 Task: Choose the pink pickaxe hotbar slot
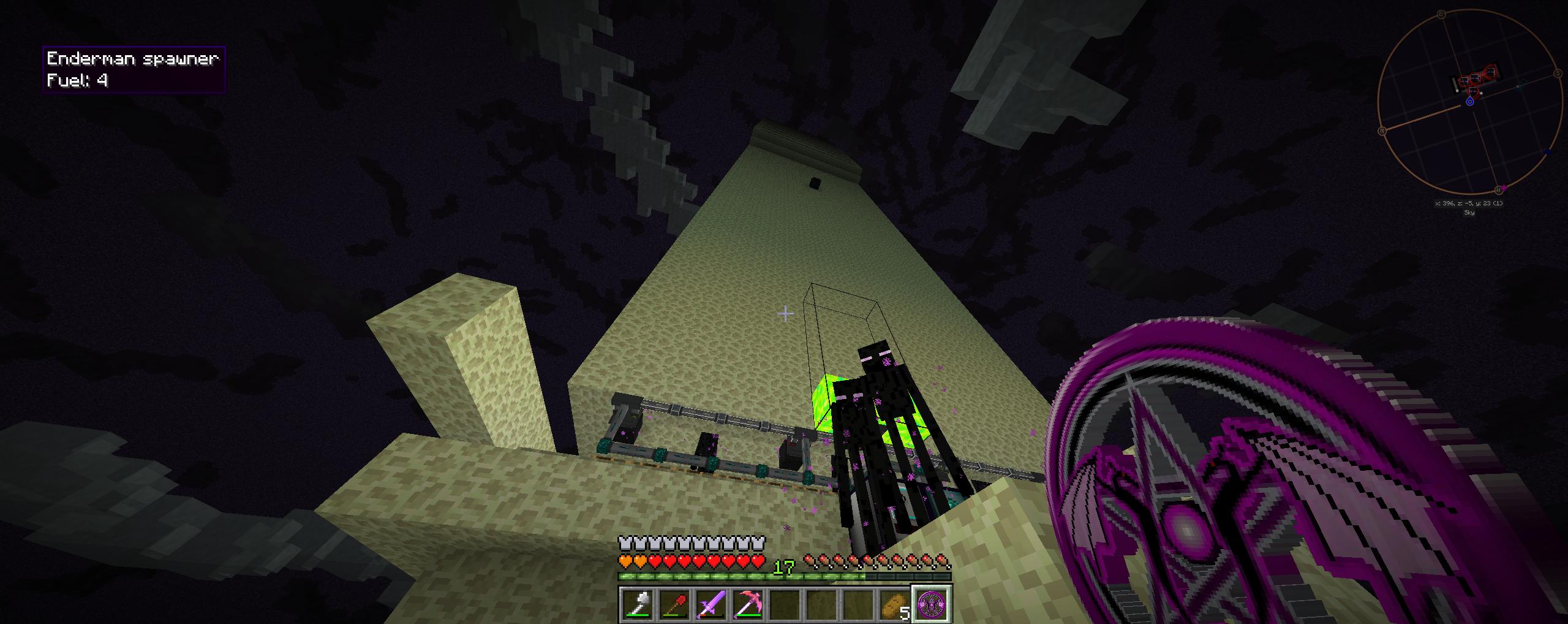click(x=748, y=604)
